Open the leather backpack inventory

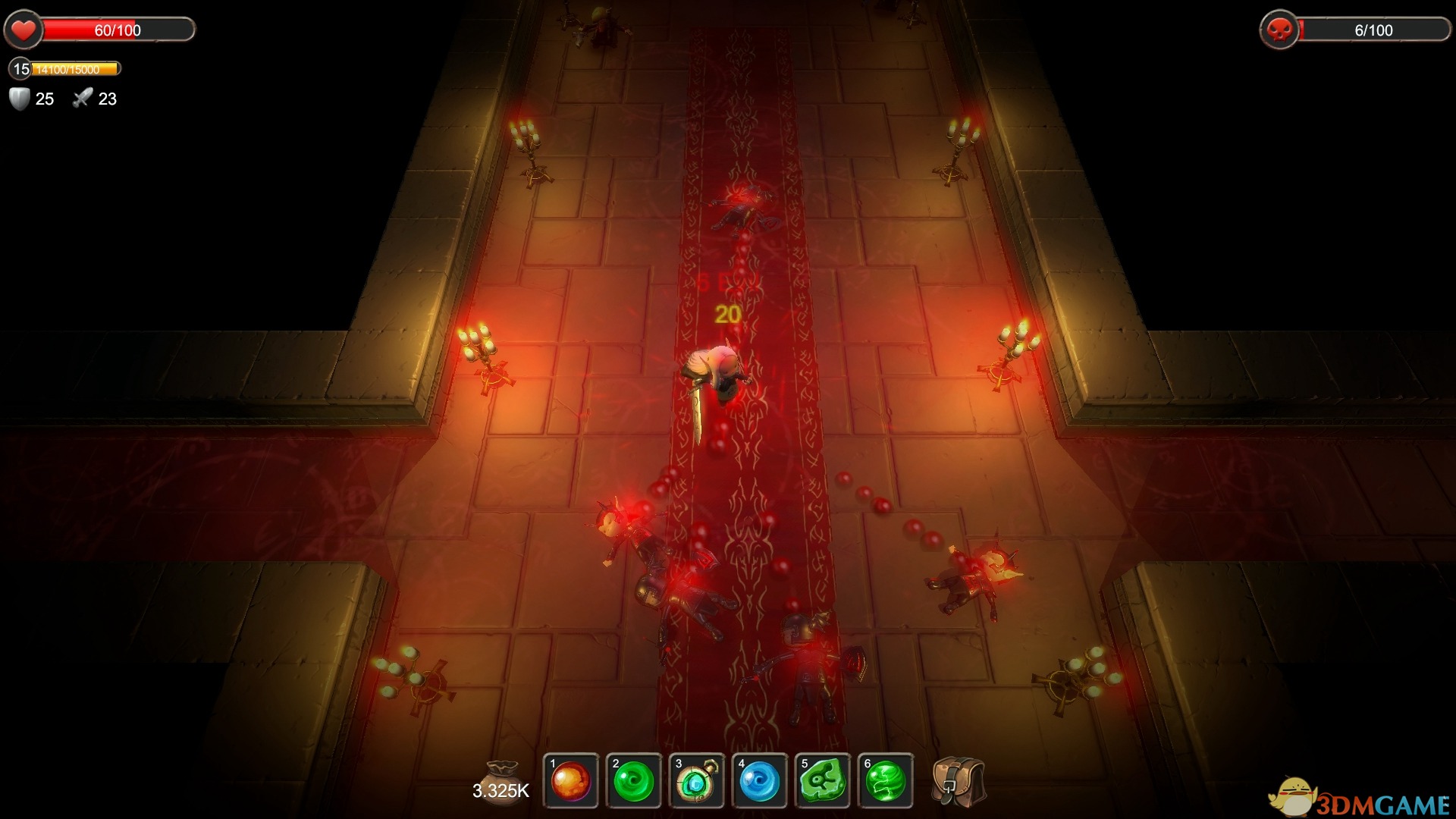[x=958, y=781]
